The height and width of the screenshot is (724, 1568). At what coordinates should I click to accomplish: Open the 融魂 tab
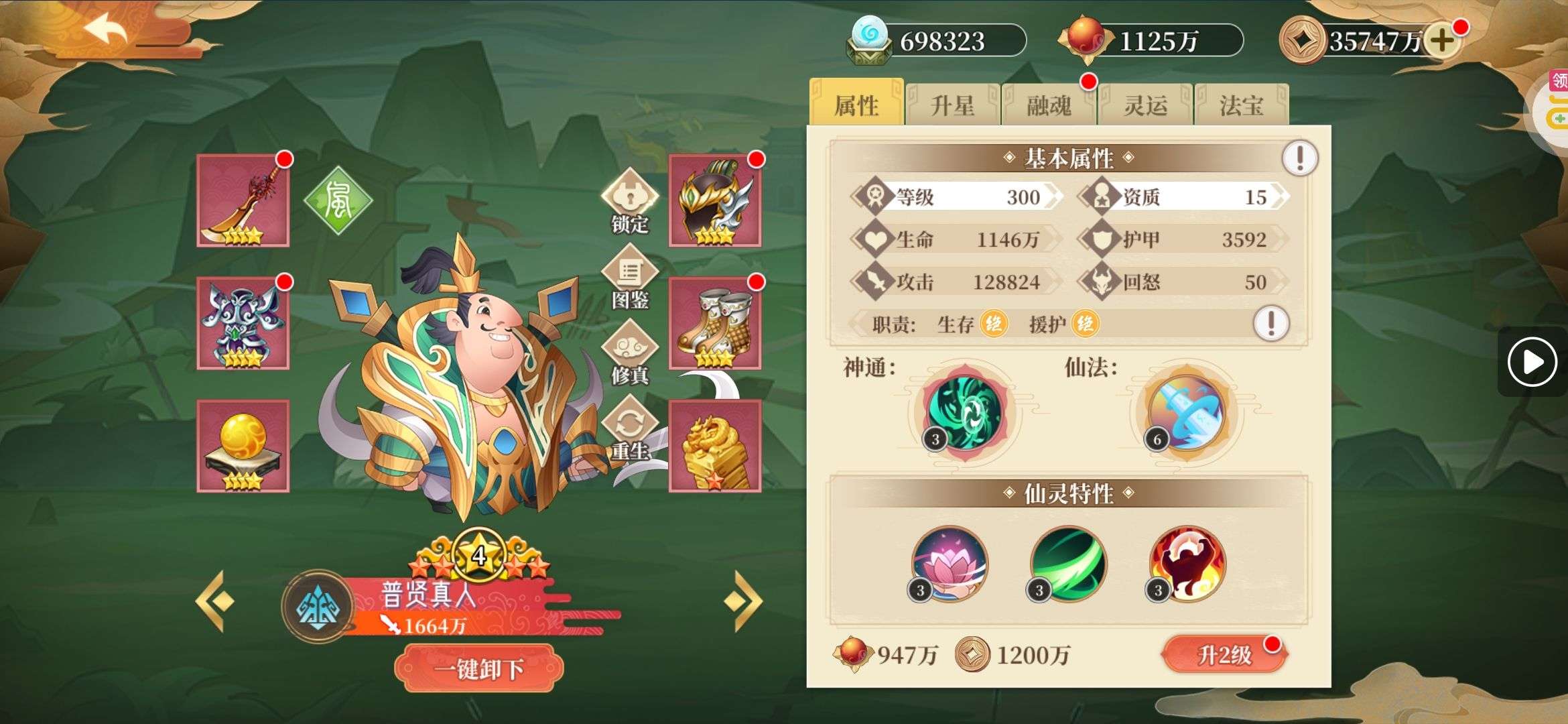click(x=1049, y=105)
